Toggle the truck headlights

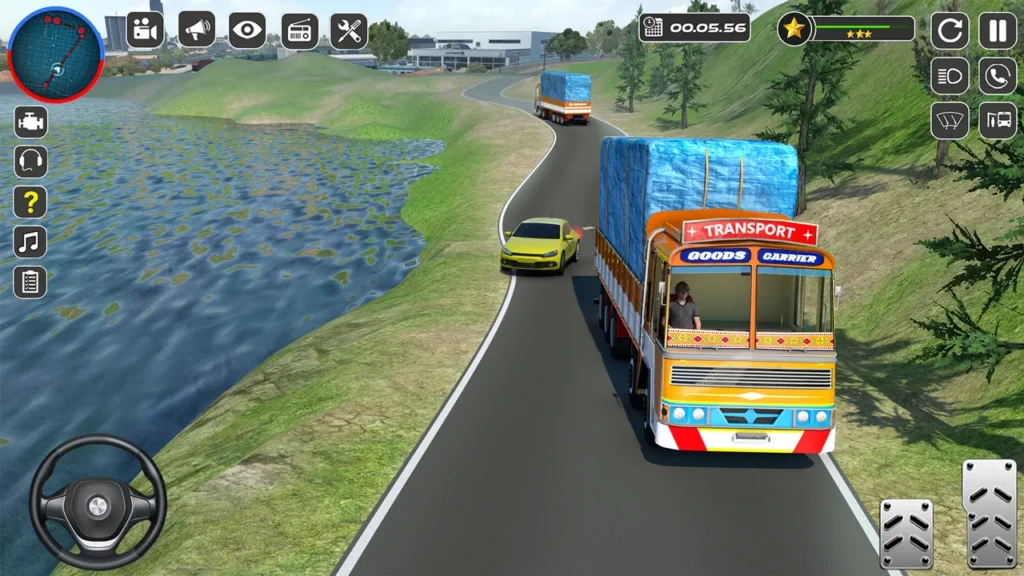pyautogui.click(x=950, y=76)
